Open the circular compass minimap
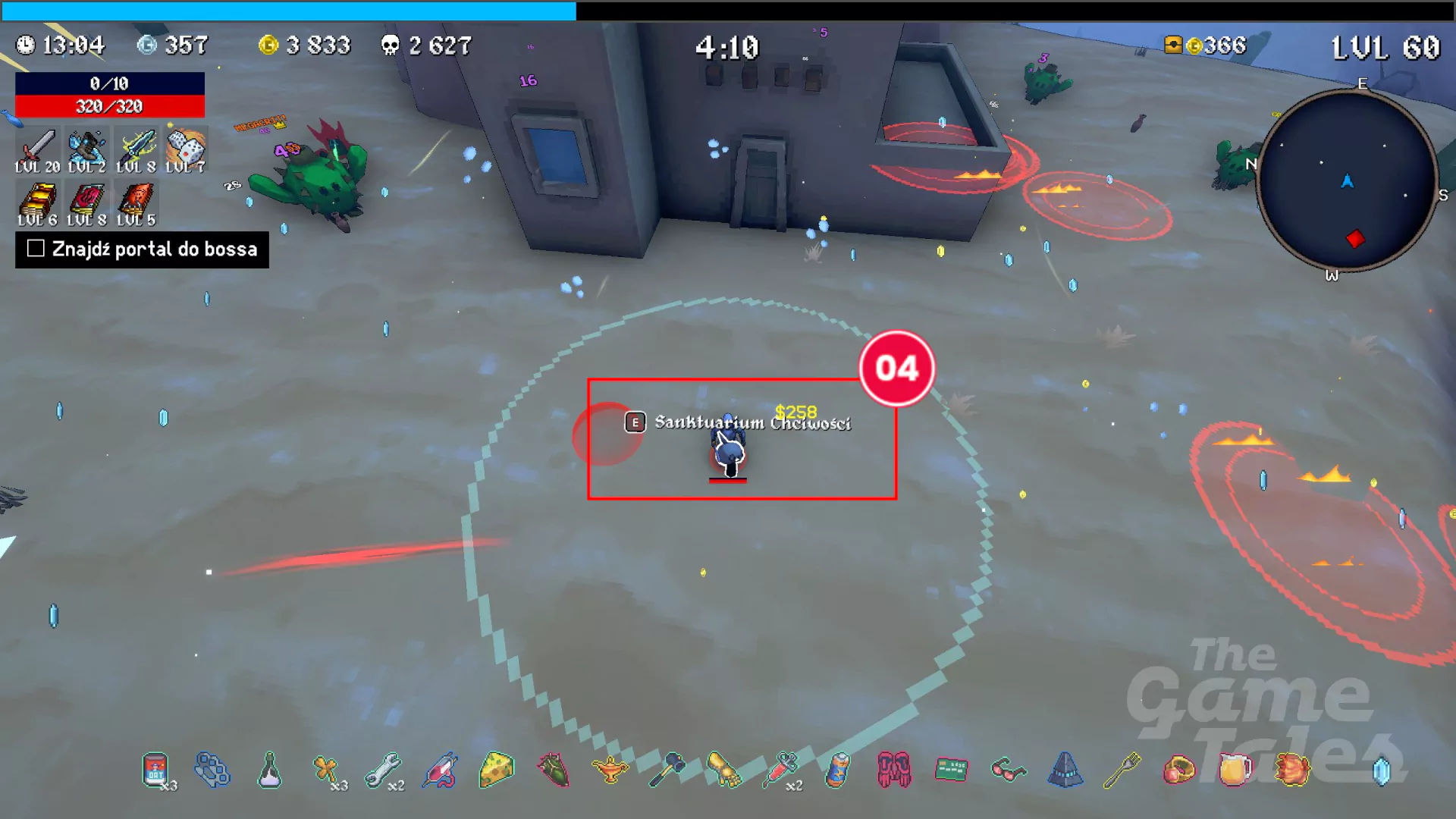The height and width of the screenshot is (819, 1456). [x=1347, y=180]
